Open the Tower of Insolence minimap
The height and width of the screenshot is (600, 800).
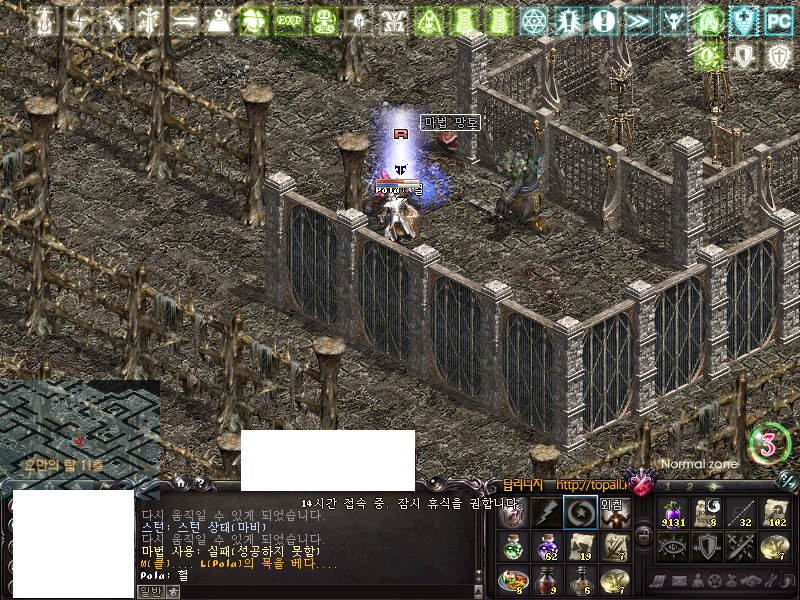pos(79,425)
